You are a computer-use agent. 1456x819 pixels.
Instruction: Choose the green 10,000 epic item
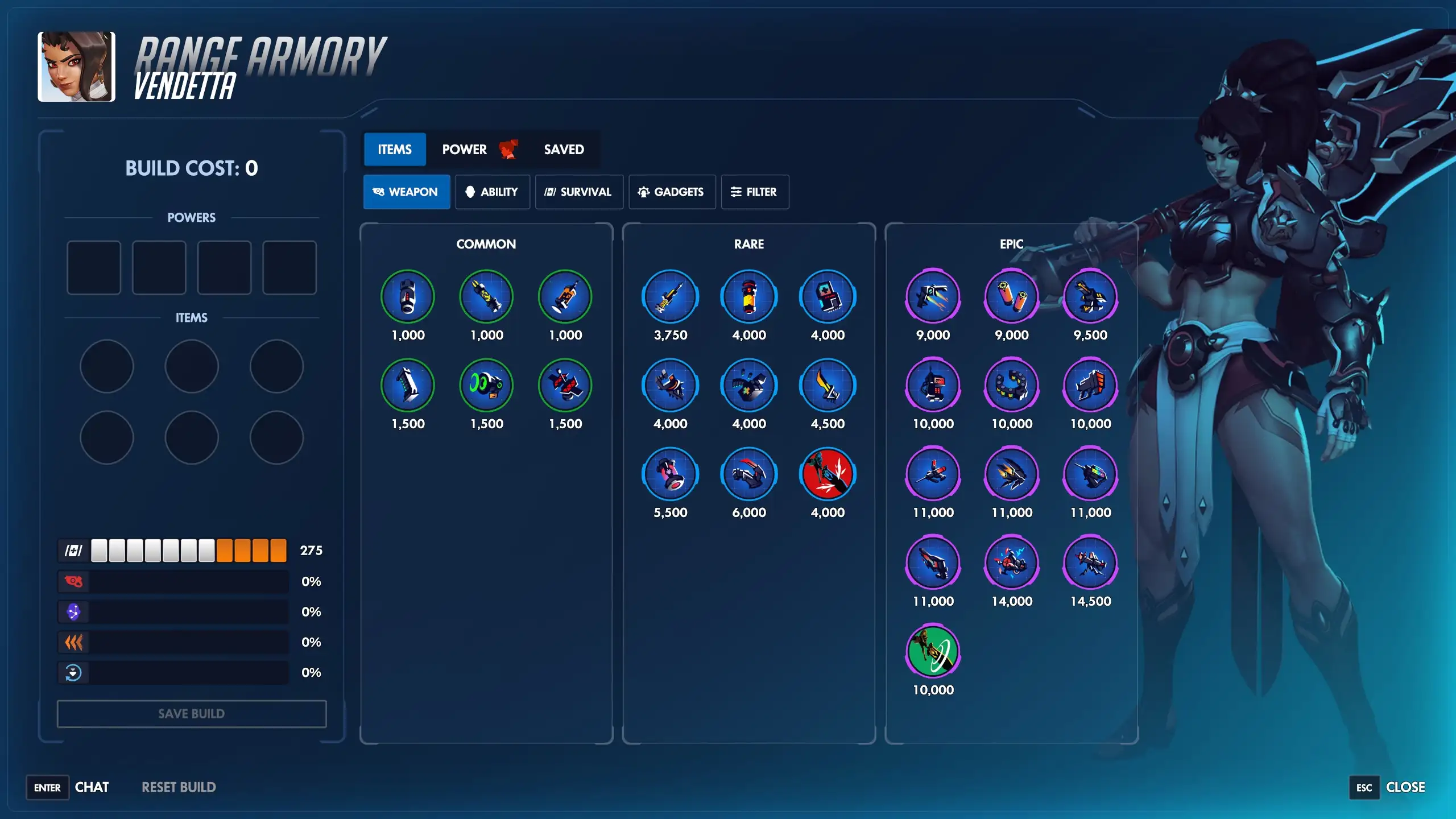[x=933, y=651]
